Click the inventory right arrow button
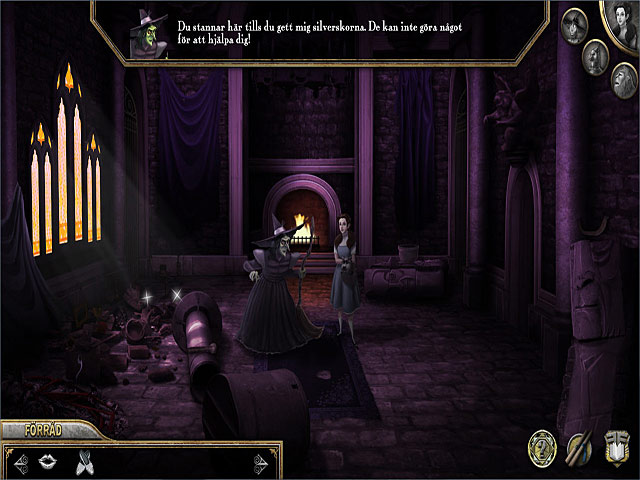640x480 pixels. pos(263,461)
